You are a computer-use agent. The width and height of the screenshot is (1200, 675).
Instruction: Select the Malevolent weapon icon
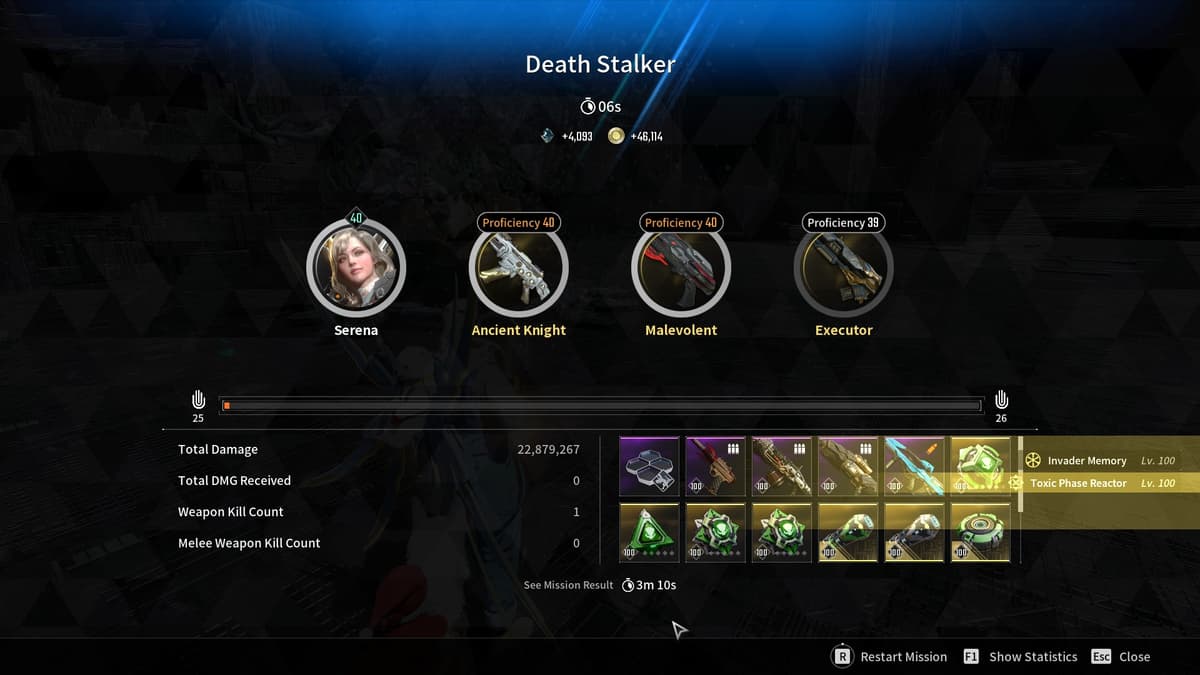pos(681,267)
